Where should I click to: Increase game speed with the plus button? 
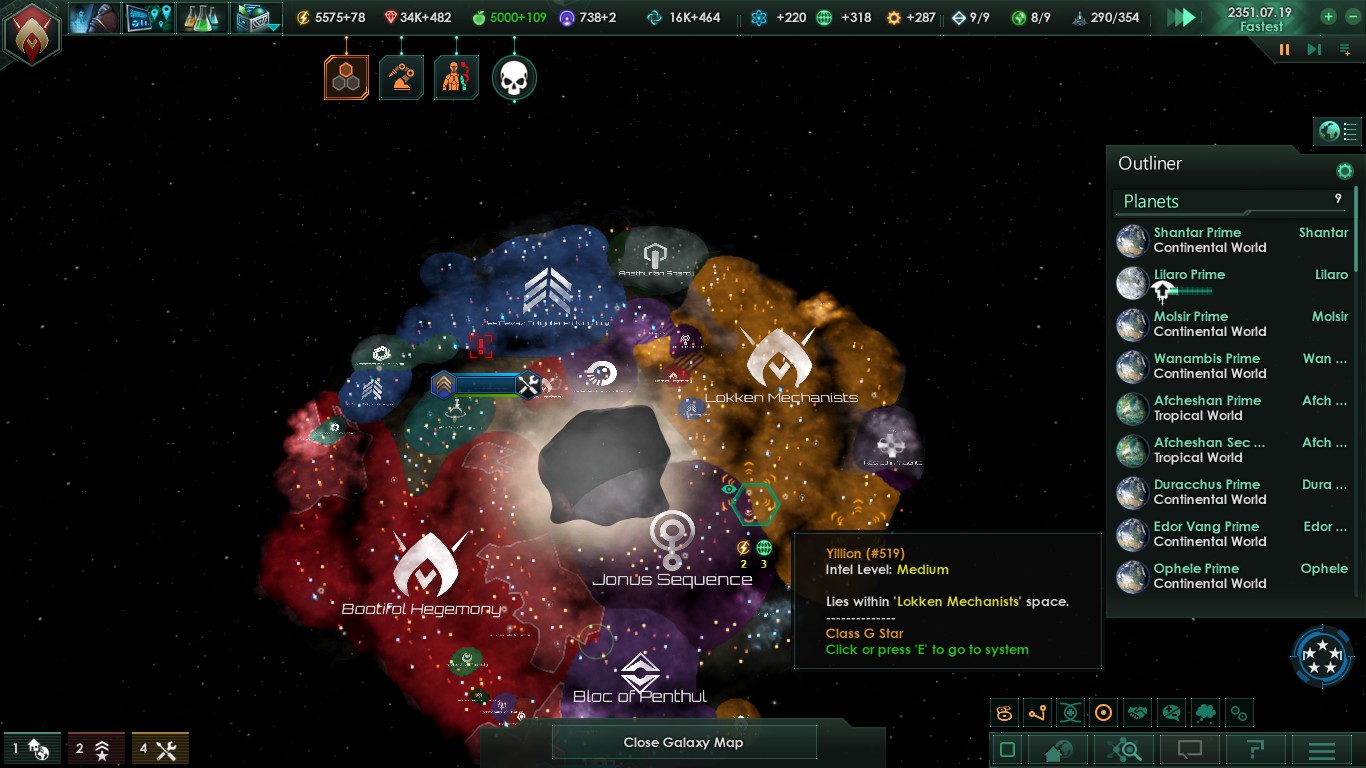(x=1328, y=16)
